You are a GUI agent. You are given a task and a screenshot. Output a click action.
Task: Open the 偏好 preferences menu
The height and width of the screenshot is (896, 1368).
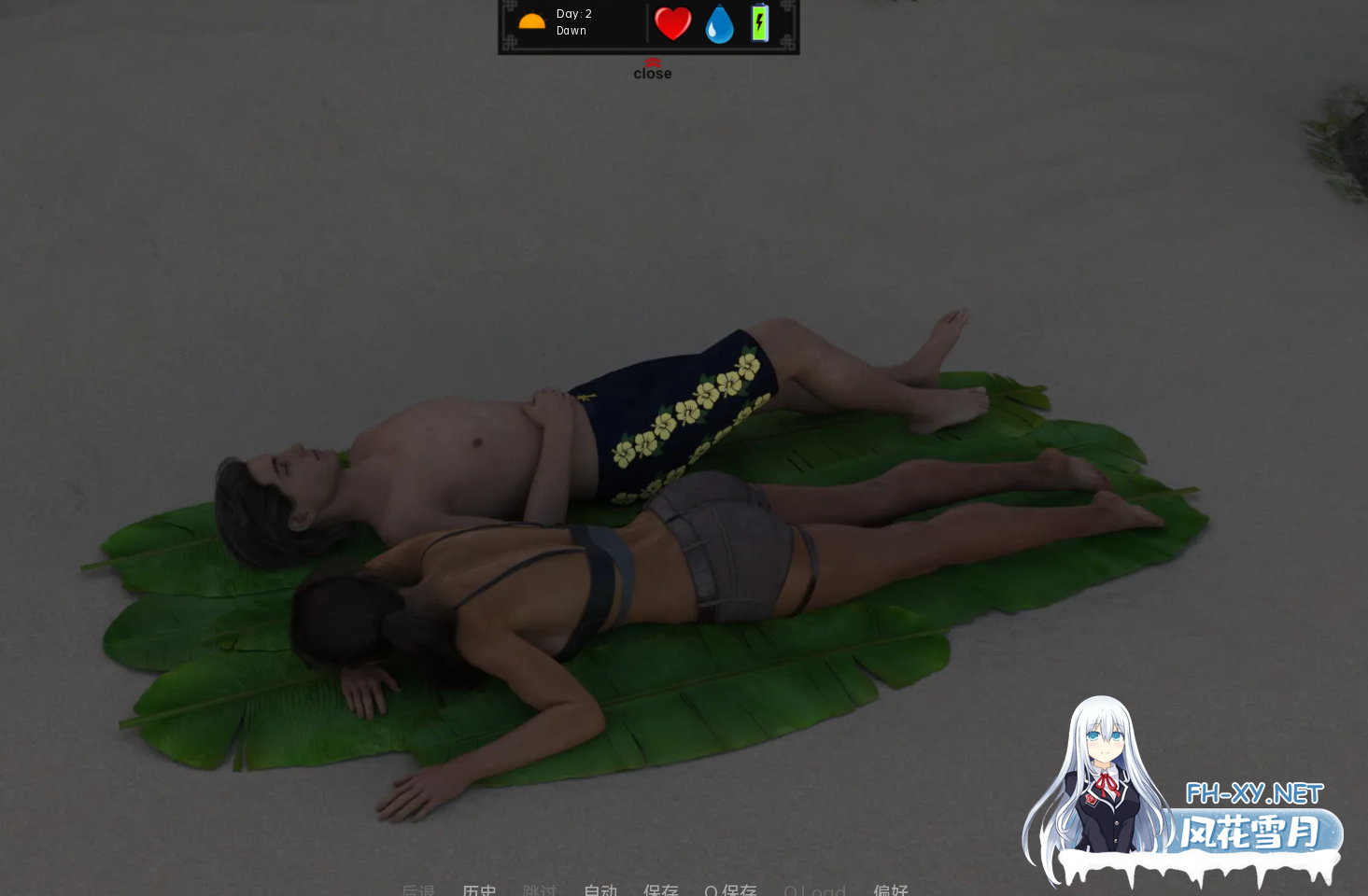click(x=891, y=891)
